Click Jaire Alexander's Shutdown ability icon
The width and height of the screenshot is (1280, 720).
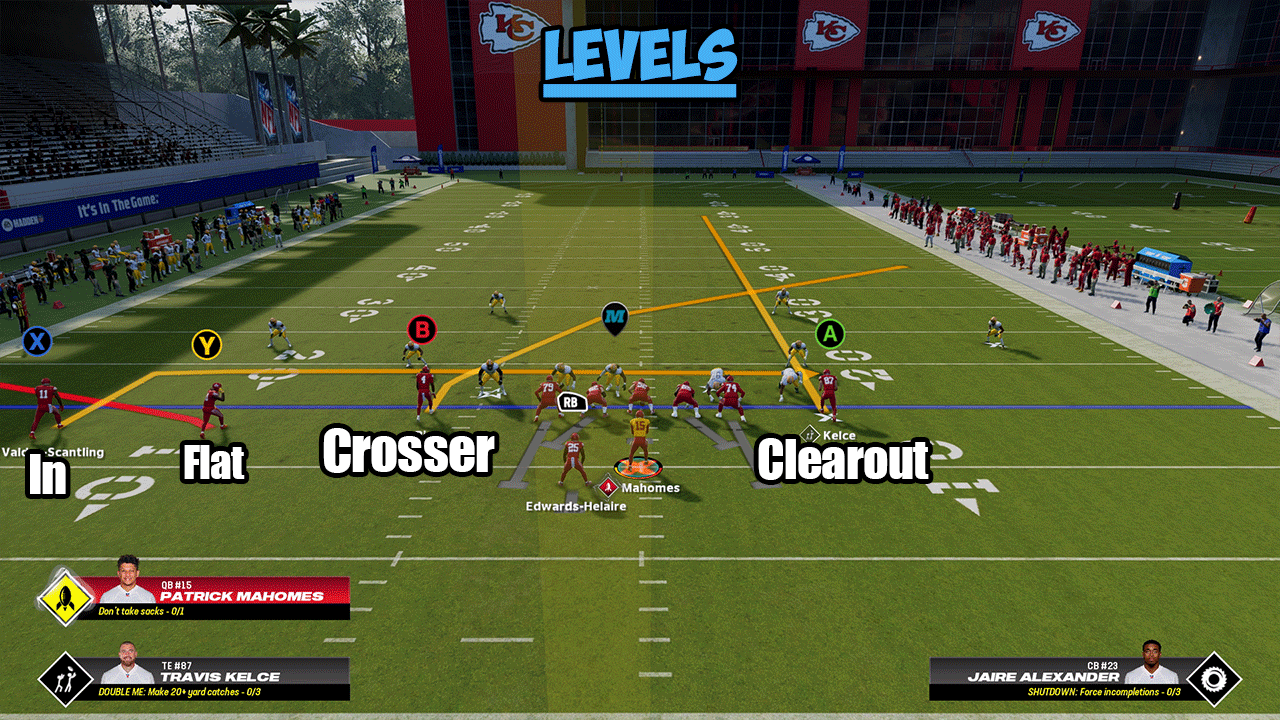pyautogui.click(x=1213, y=679)
